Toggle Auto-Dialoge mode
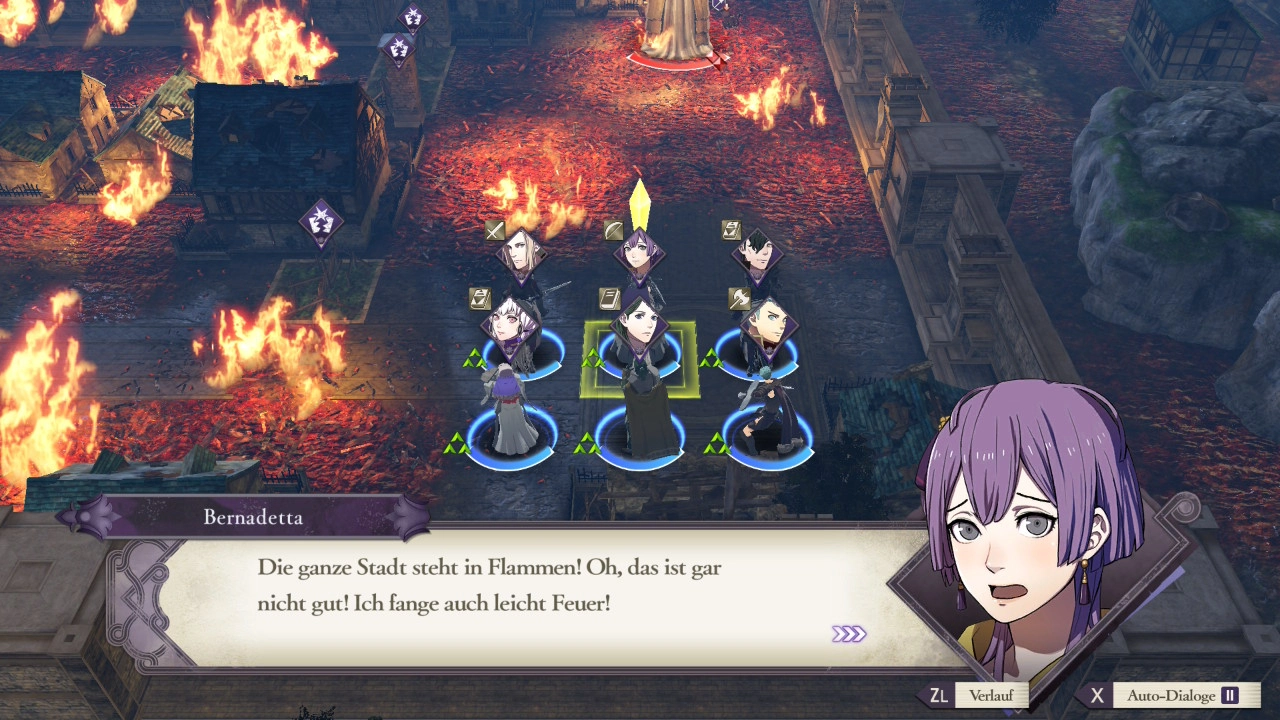The width and height of the screenshot is (1280, 720). point(1171,695)
